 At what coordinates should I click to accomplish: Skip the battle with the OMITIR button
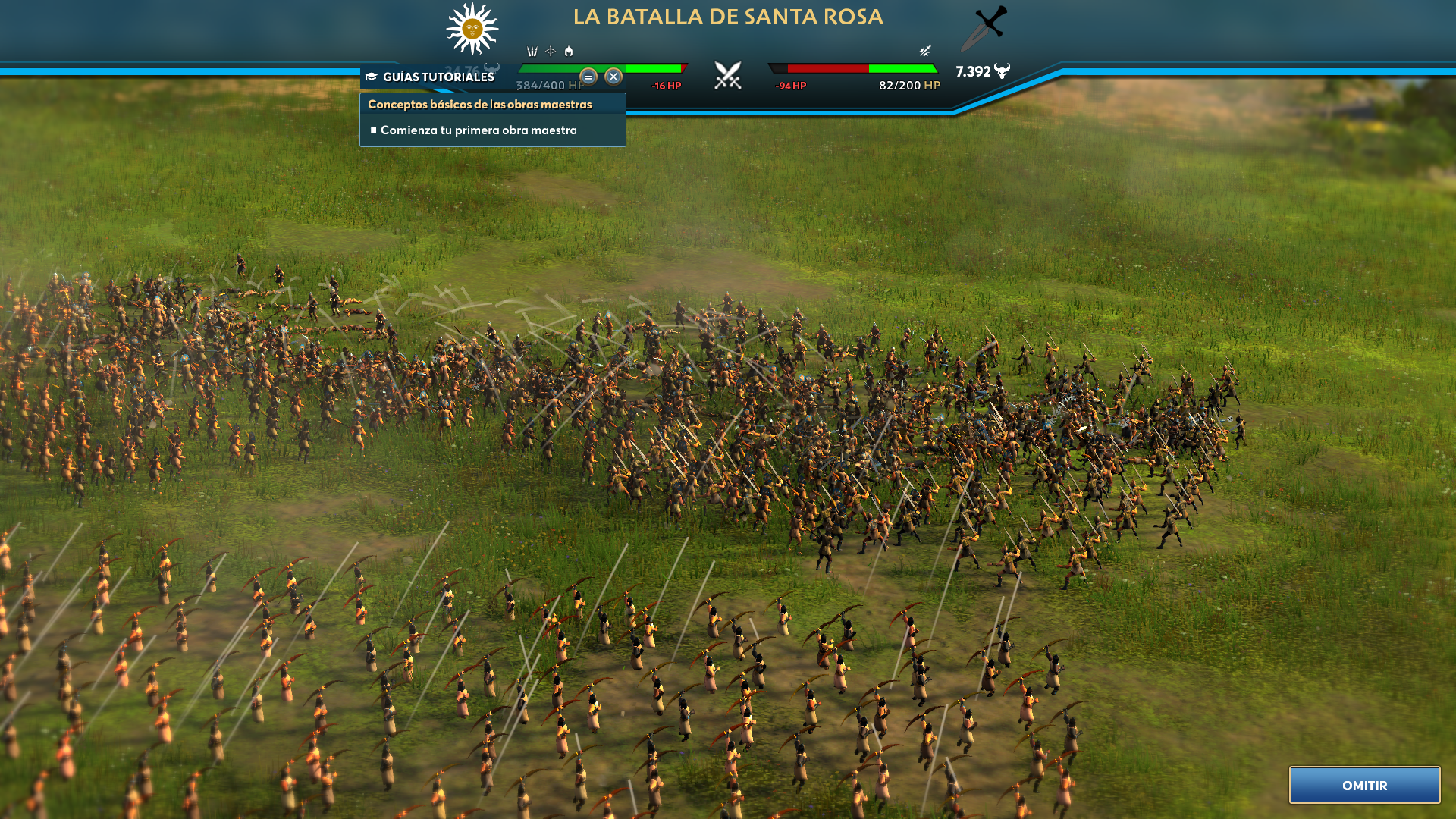1364,785
